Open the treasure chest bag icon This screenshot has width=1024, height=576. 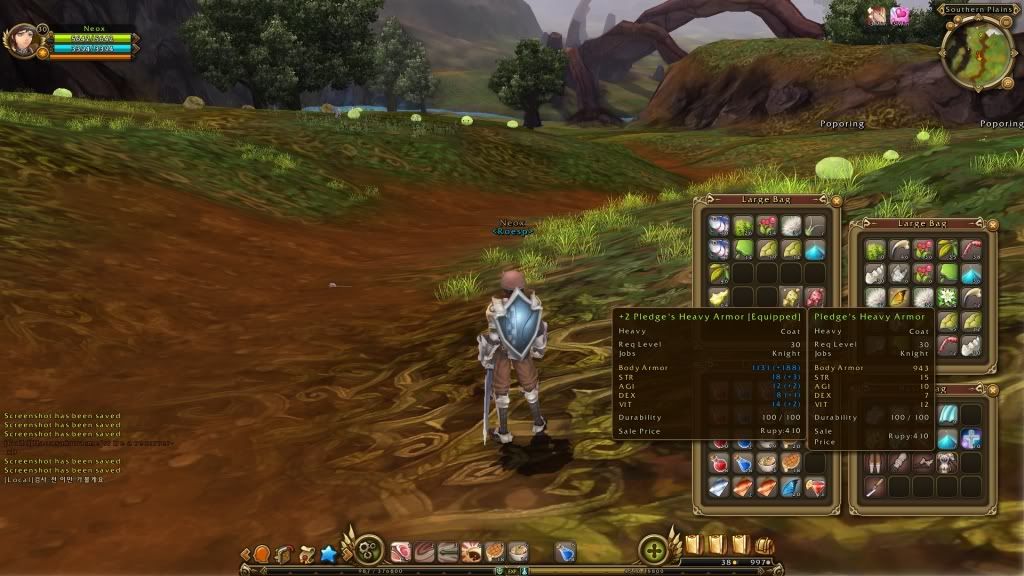click(x=764, y=545)
